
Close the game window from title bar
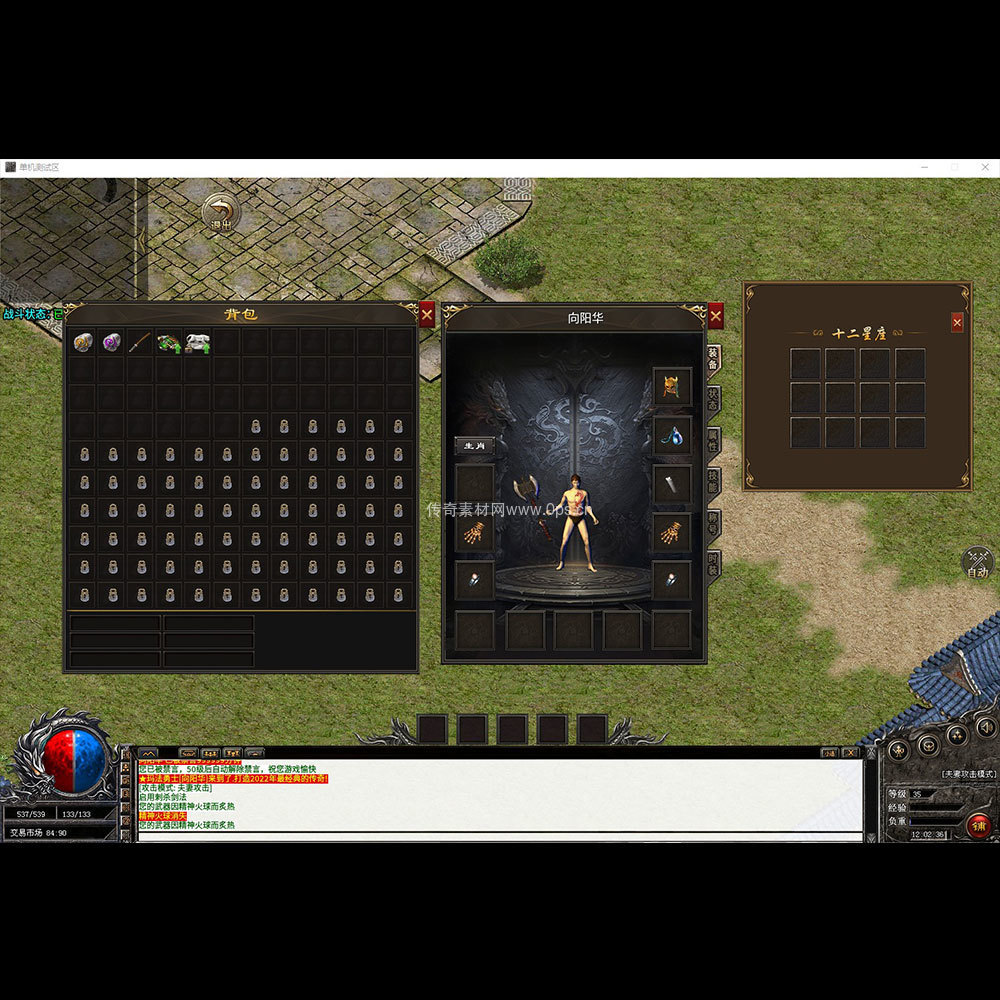pos(984,167)
